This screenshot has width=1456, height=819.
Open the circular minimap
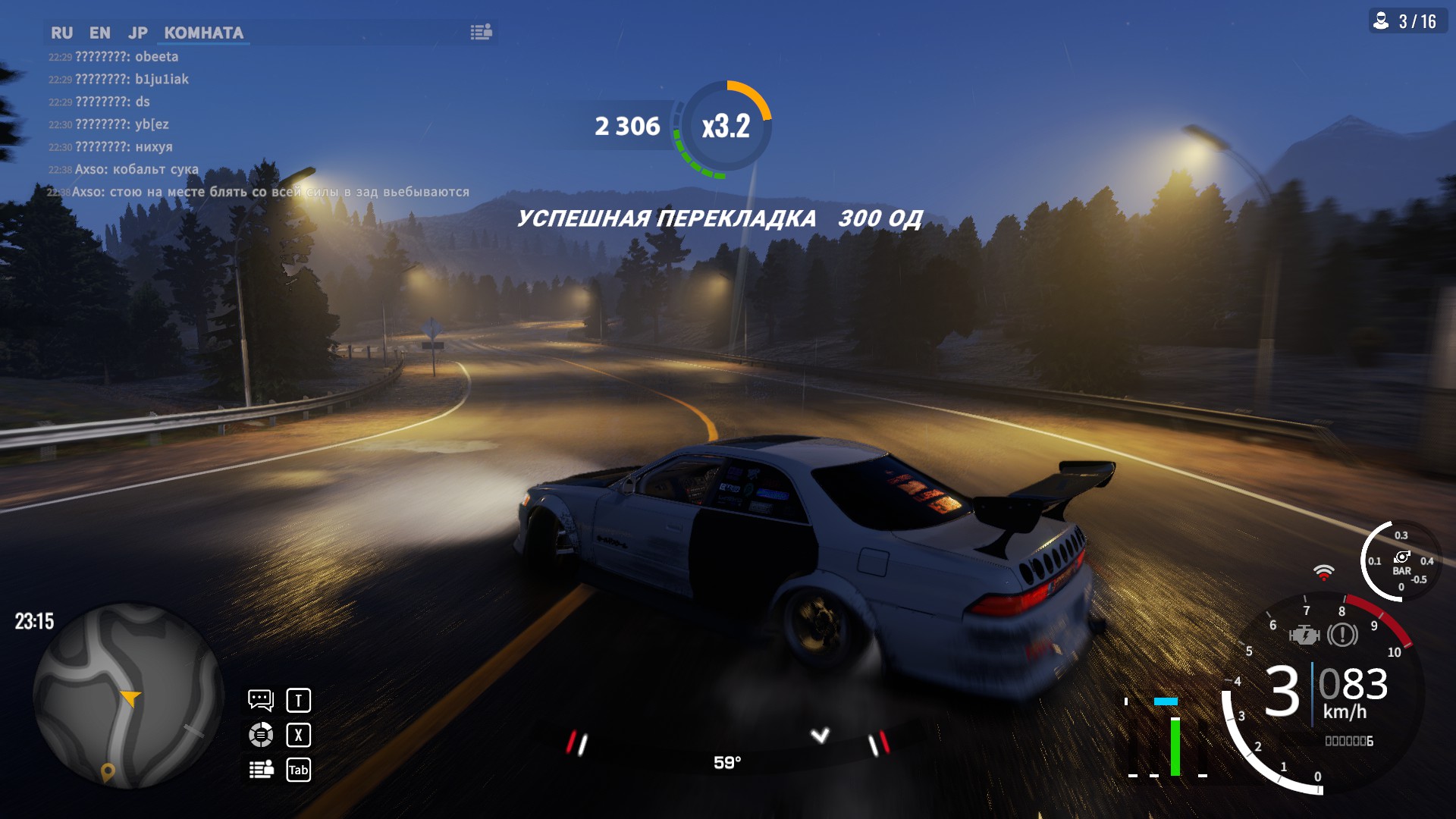[127, 696]
